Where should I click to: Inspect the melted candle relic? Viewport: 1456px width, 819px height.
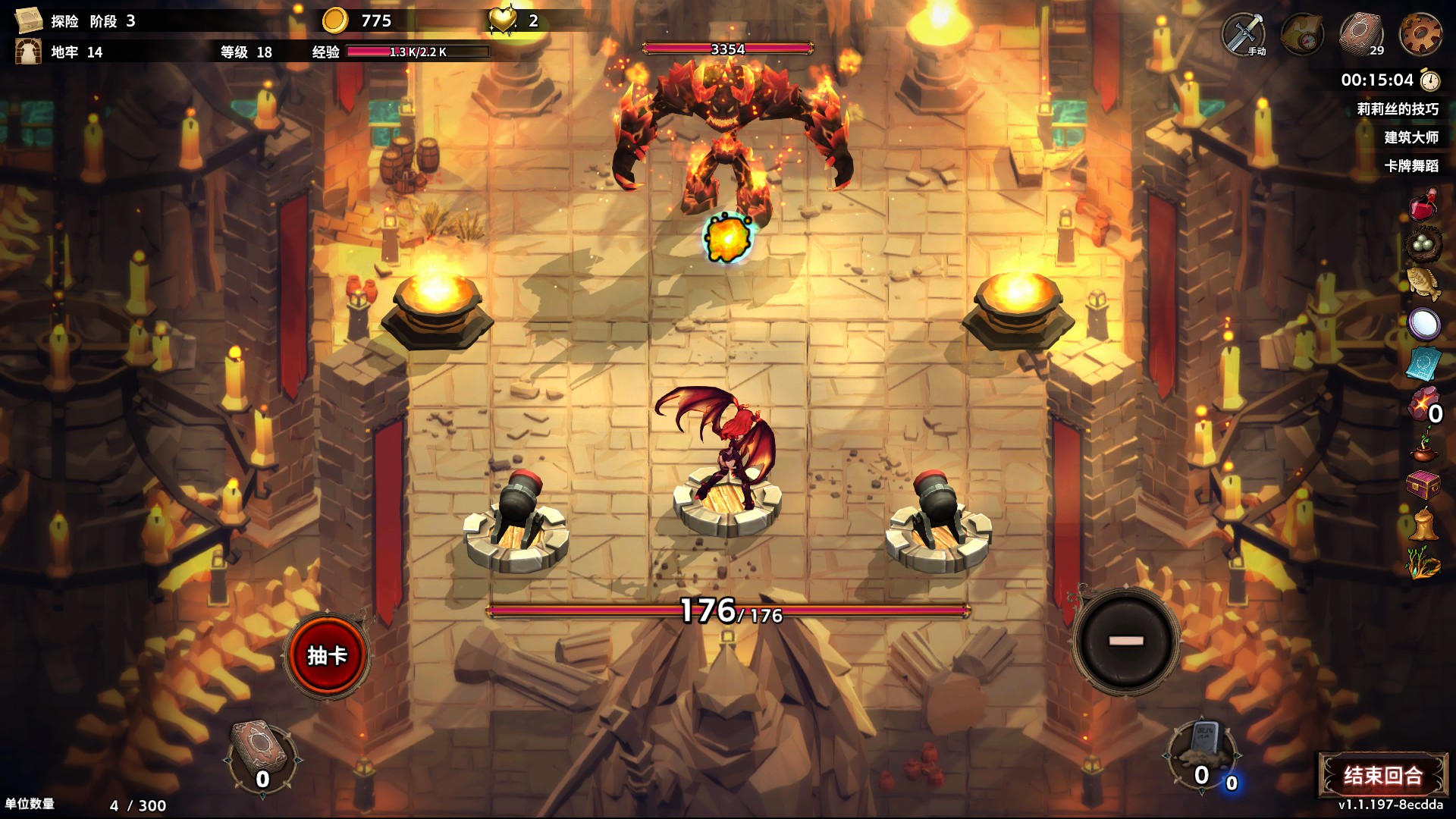[1423, 524]
